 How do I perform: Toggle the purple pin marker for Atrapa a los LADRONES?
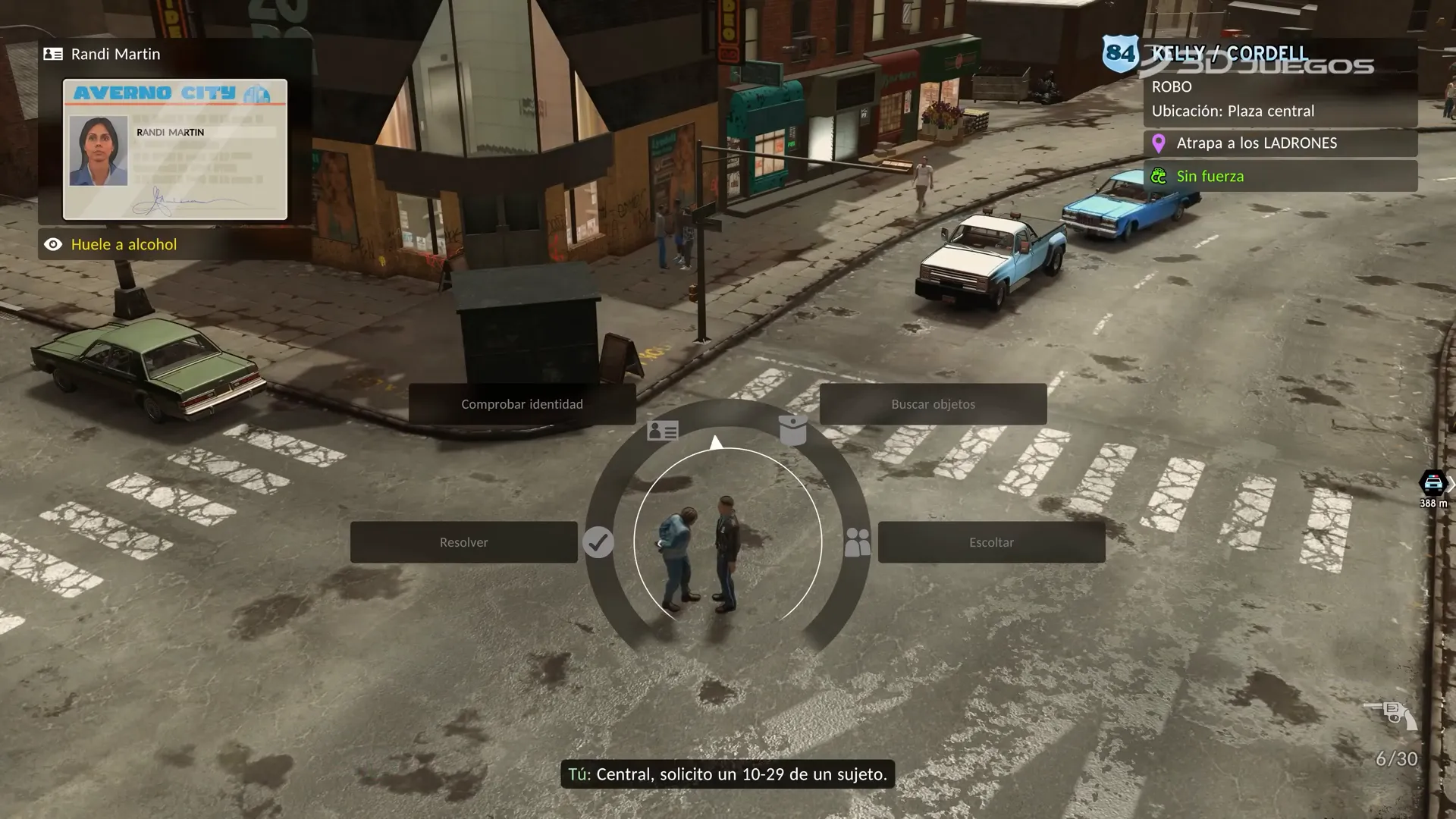pyautogui.click(x=1158, y=143)
